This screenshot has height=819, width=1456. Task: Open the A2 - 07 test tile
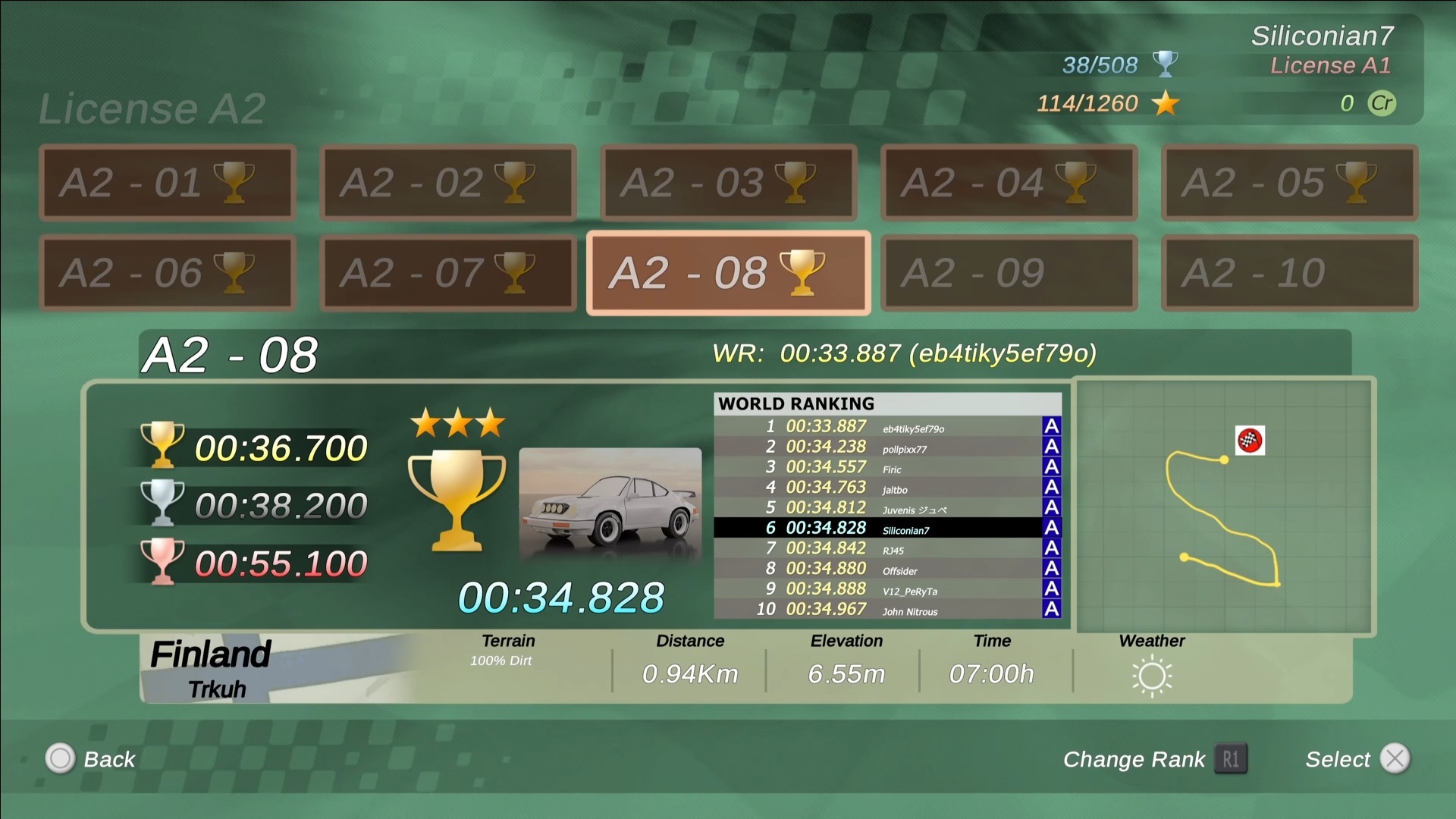click(x=447, y=273)
